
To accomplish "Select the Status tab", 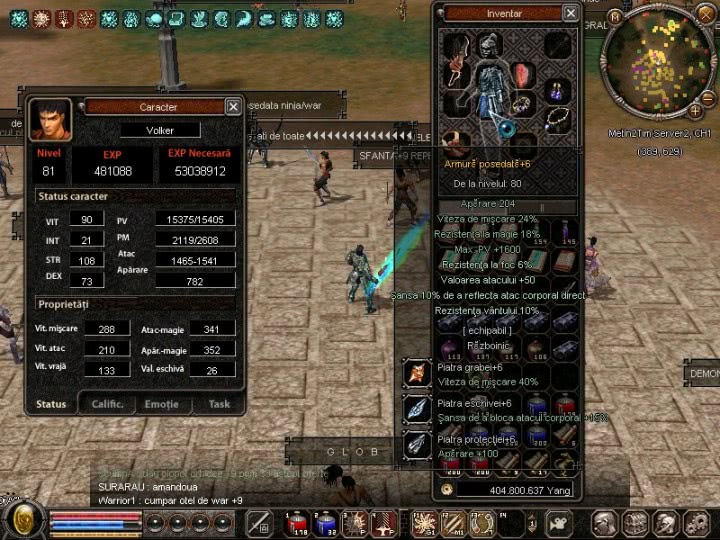I will coord(51,404).
